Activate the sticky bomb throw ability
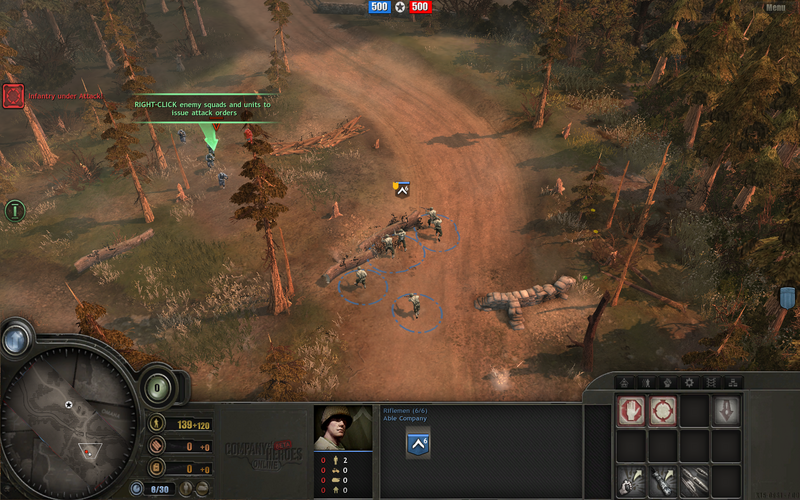 point(662,478)
